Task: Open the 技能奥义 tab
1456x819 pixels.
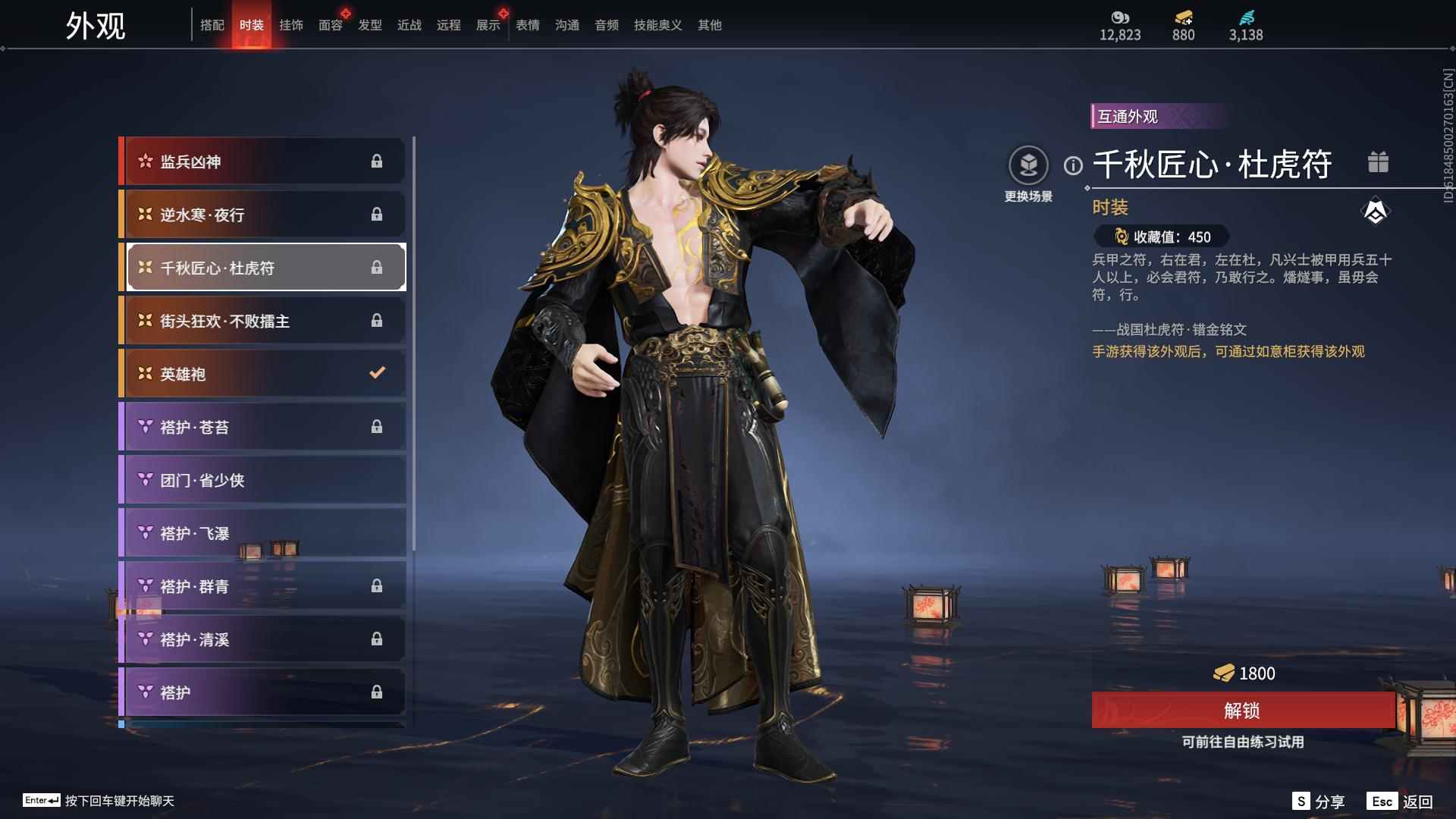Action: tap(657, 25)
